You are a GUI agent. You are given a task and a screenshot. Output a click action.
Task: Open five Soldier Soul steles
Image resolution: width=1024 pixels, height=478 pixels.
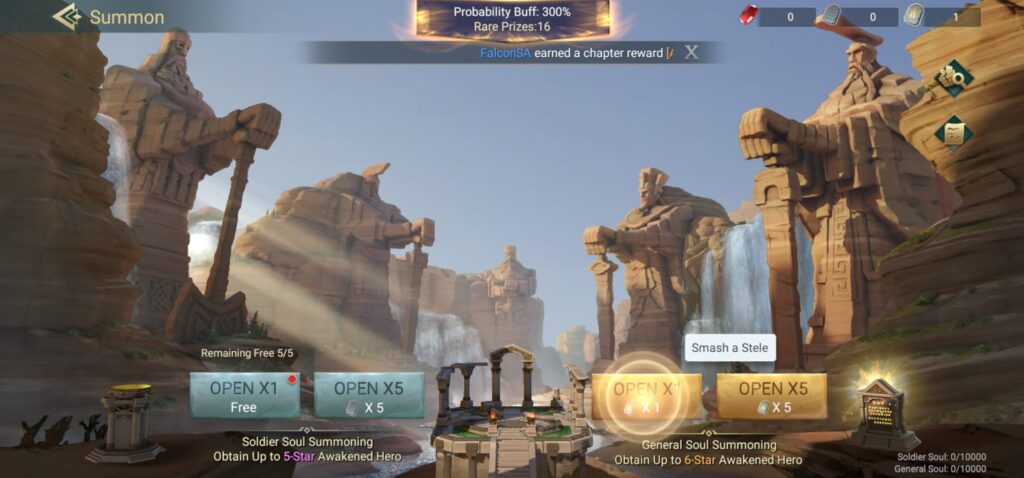click(369, 395)
